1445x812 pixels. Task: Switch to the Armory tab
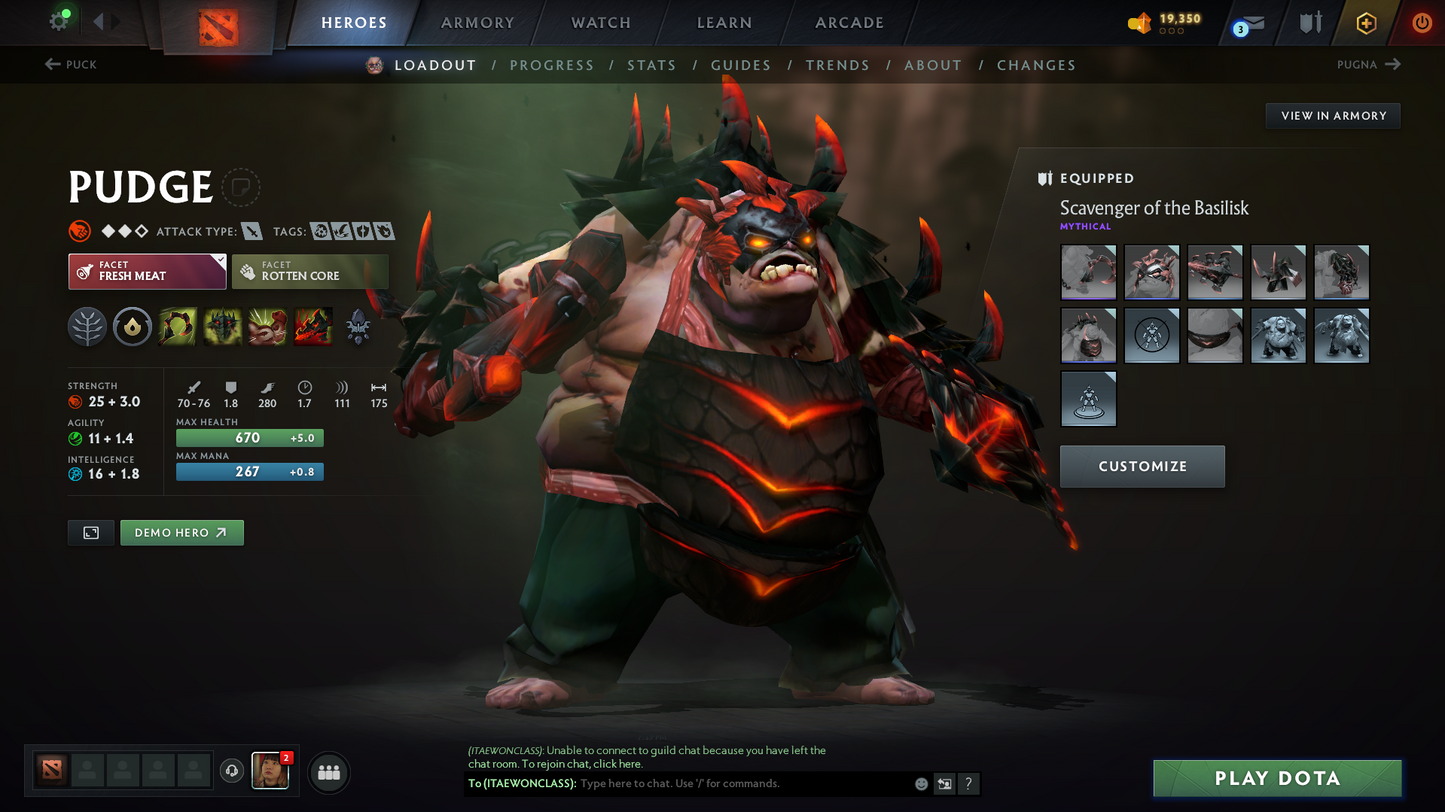[477, 23]
